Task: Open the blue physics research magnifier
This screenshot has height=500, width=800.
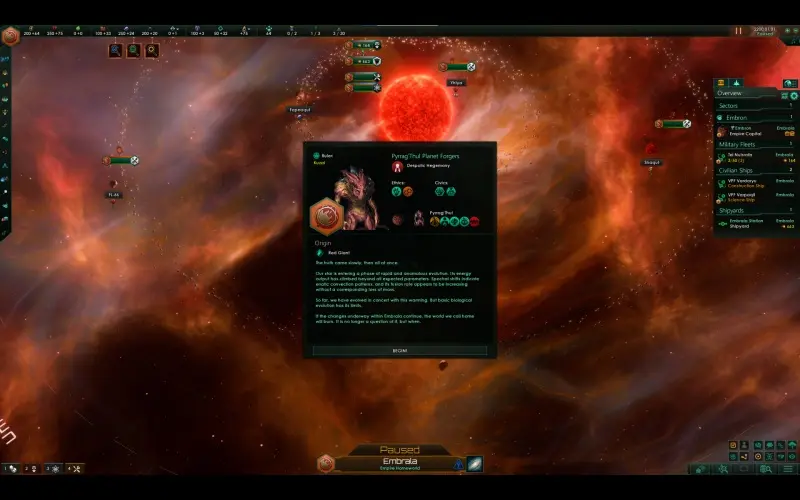Action: (x=116, y=49)
